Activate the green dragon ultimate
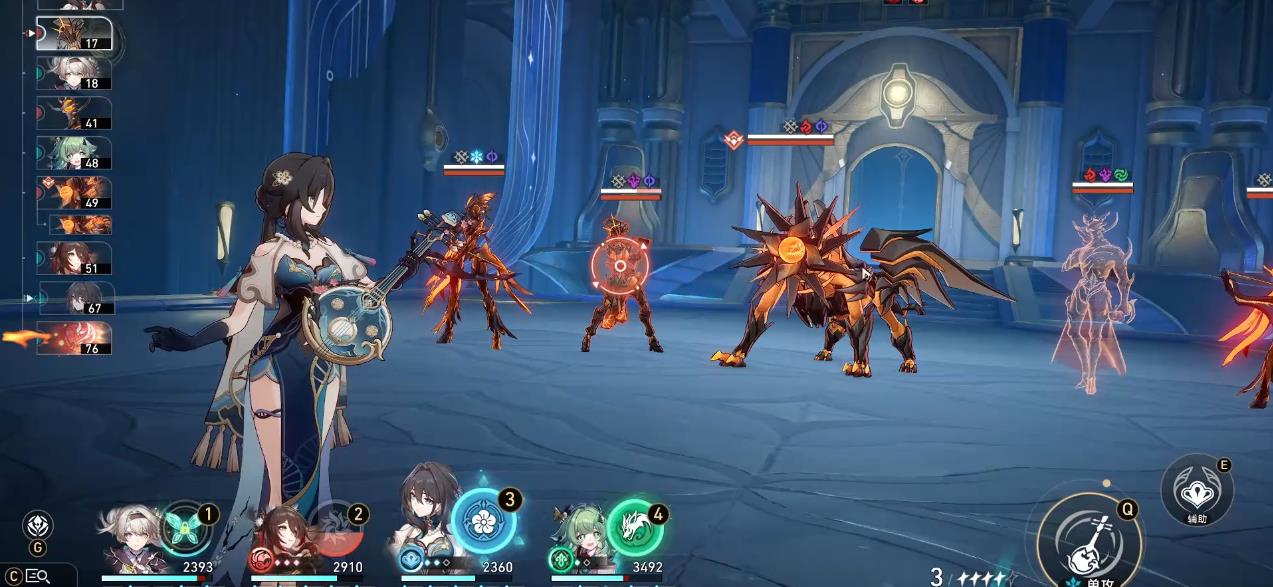The width and height of the screenshot is (1273, 587). click(x=634, y=527)
